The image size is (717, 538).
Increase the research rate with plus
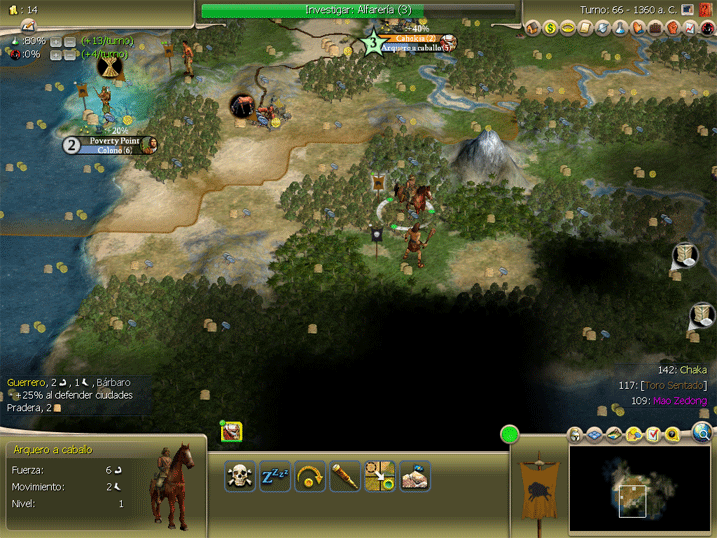tap(55, 41)
